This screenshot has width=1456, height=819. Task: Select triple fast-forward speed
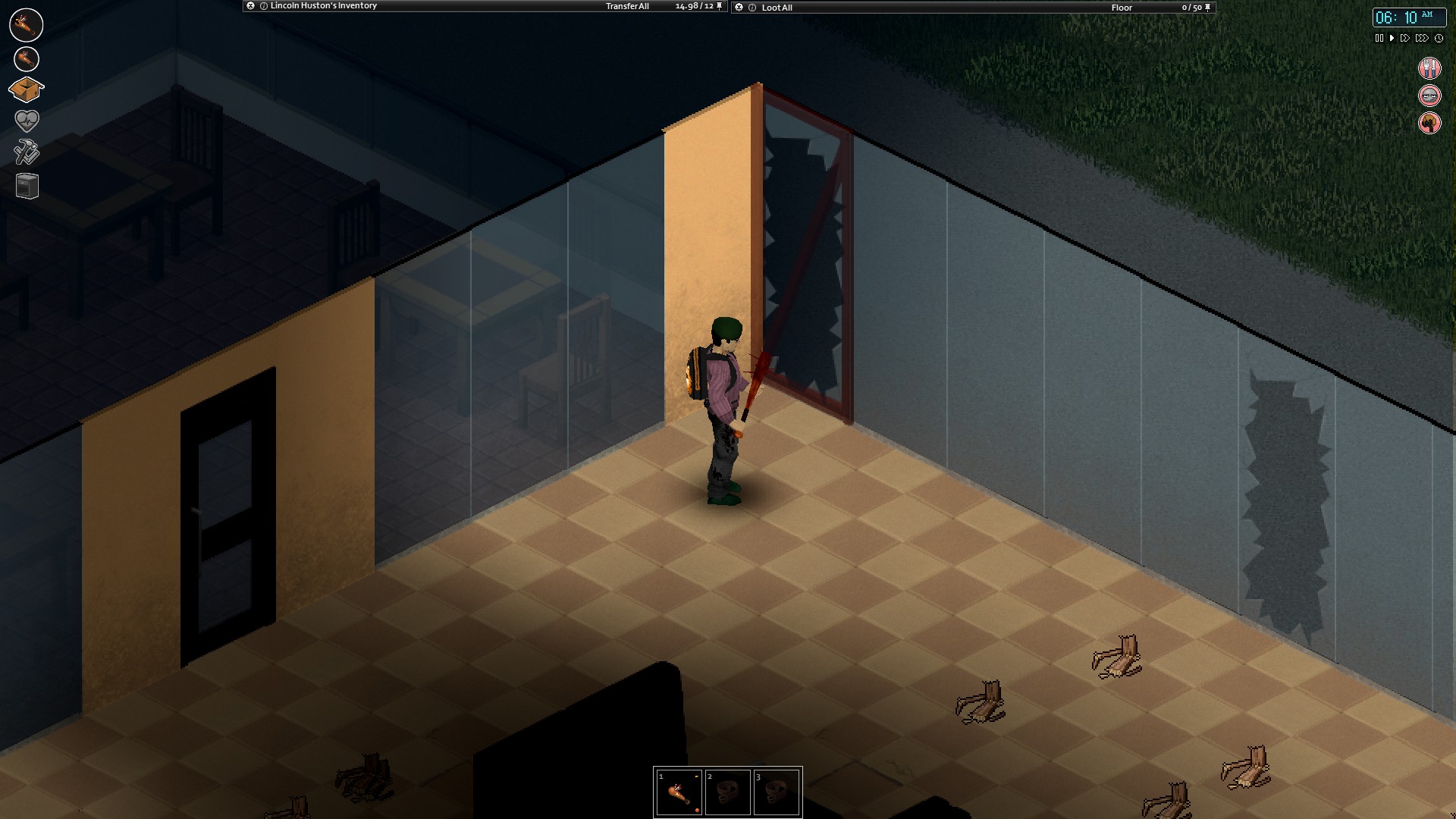pos(1420,37)
